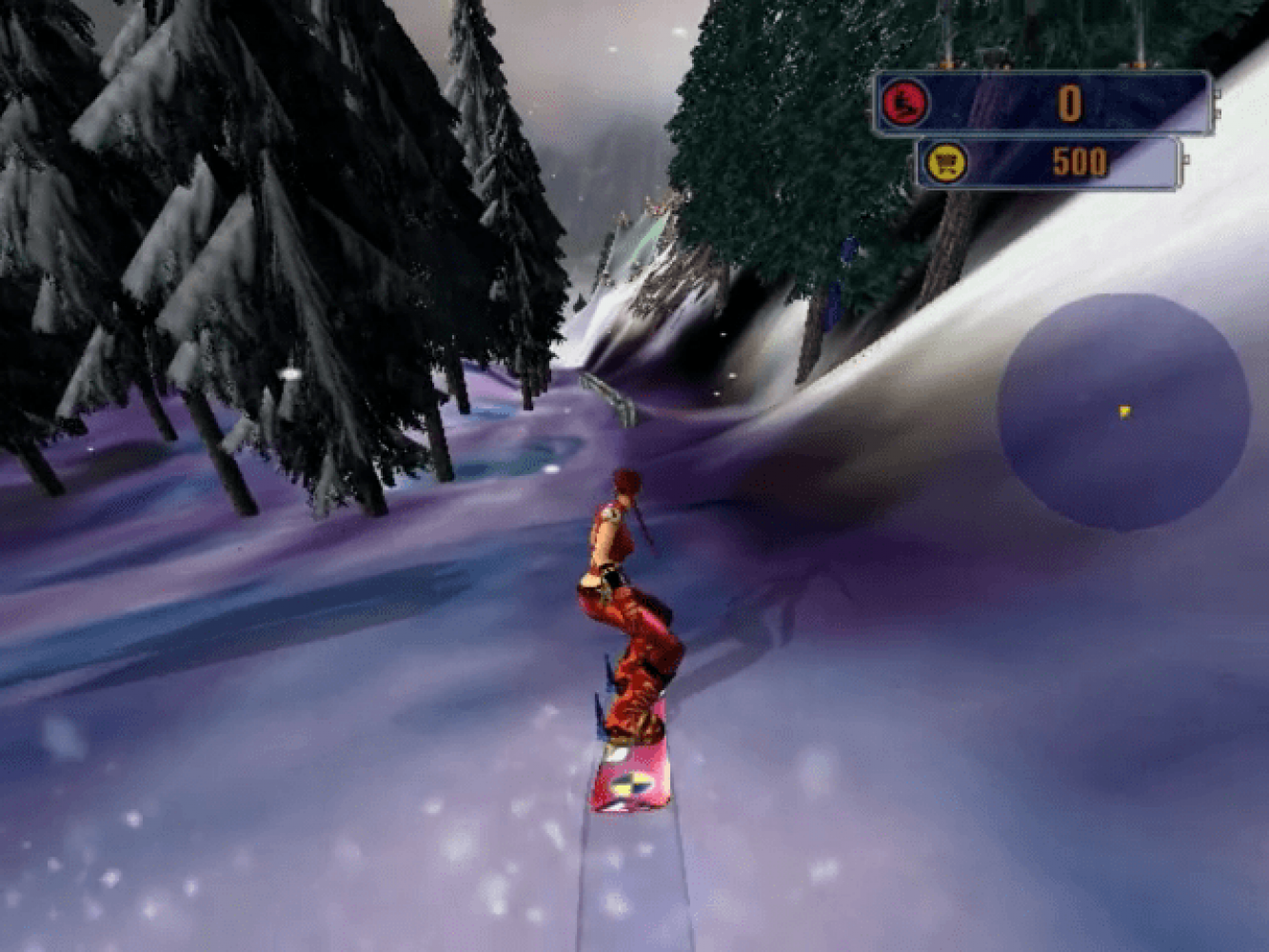Click the yellow shopping cart icon
The height and width of the screenshot is (952, 1269).
(947, 163)
